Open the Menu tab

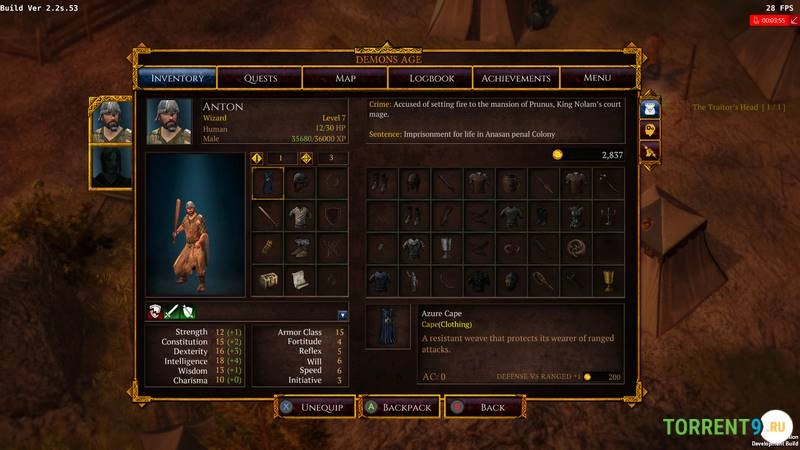tap(597, 78)
